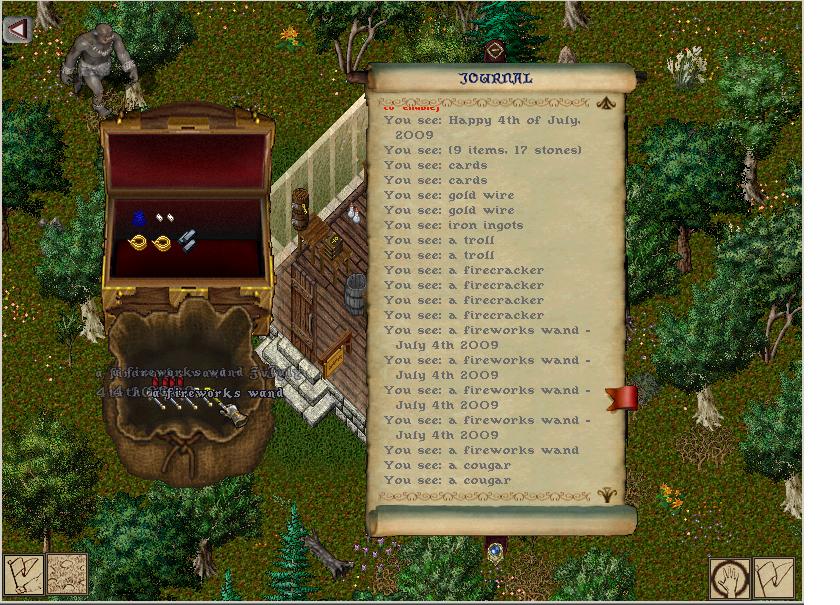Minimize the Journal with the top red seal

pos(494,51)
